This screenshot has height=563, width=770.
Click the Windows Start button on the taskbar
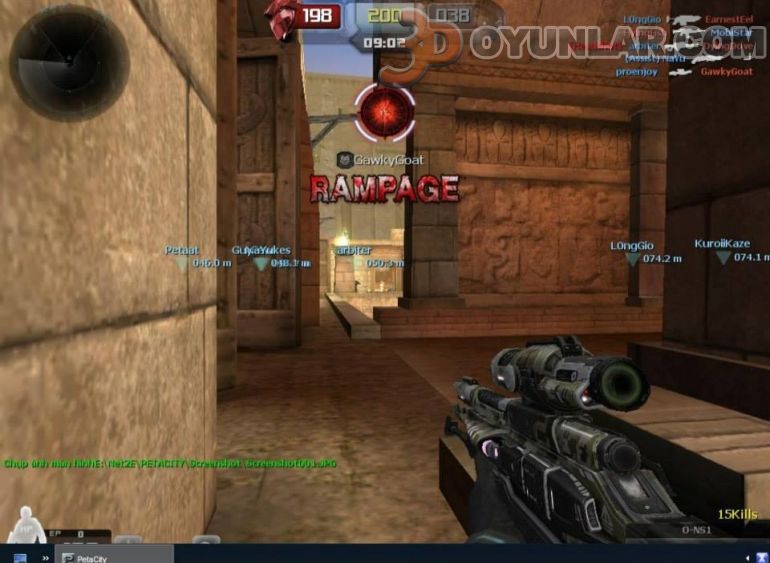19,555
